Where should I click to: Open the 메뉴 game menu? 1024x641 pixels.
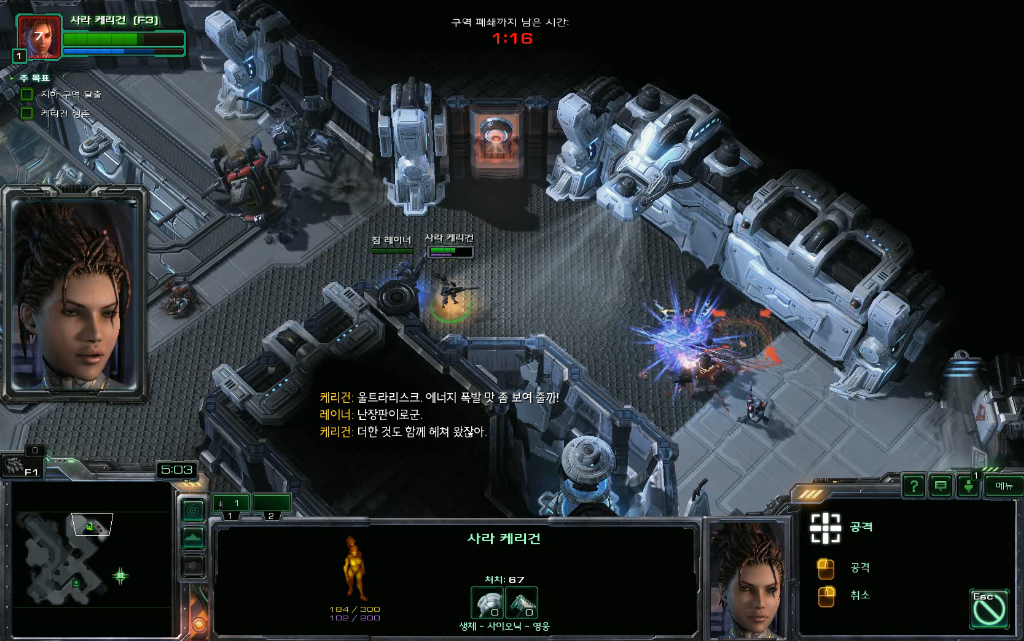tap(1003, 486)
